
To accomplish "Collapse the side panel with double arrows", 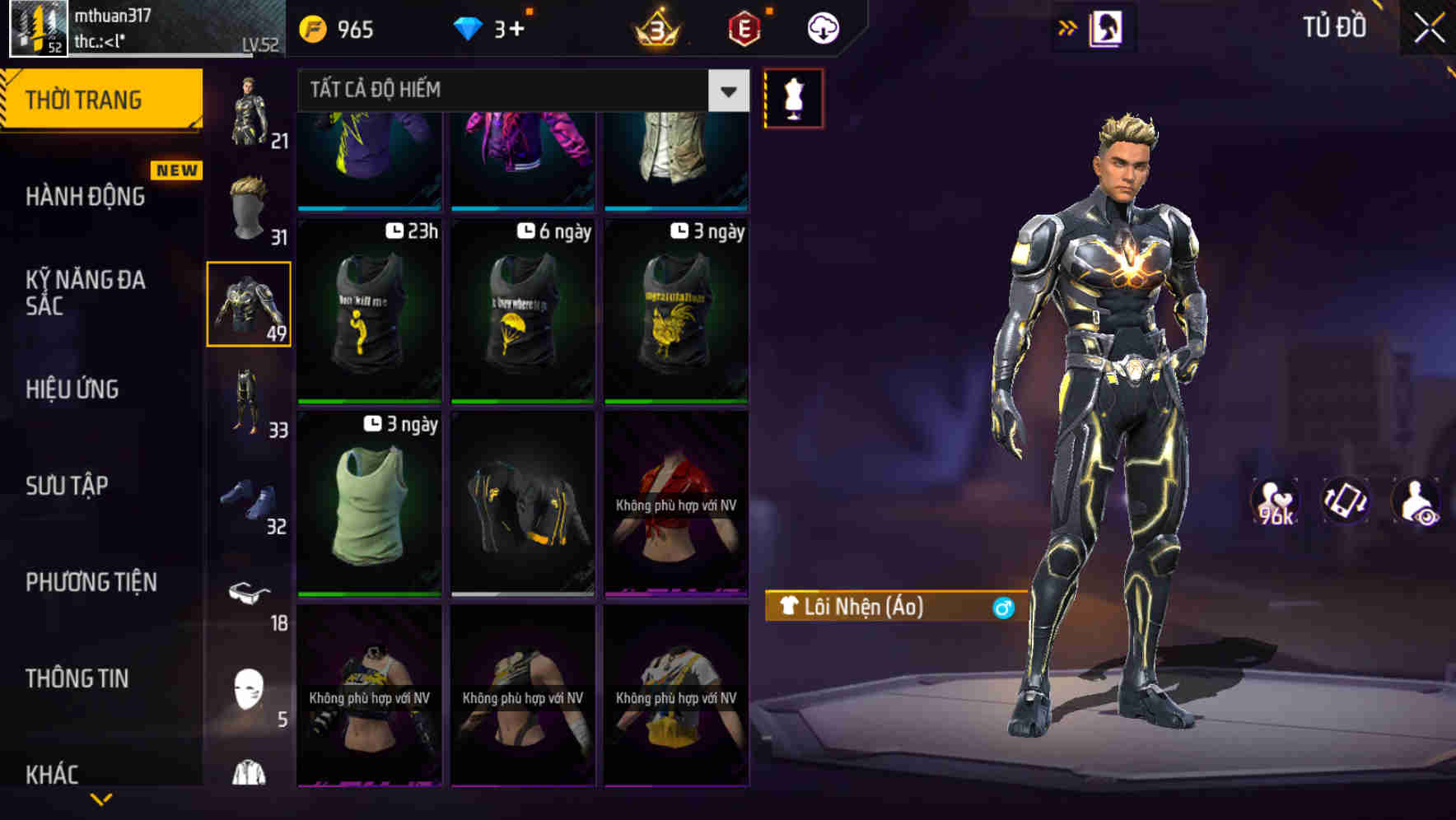I will (1068, 26).
